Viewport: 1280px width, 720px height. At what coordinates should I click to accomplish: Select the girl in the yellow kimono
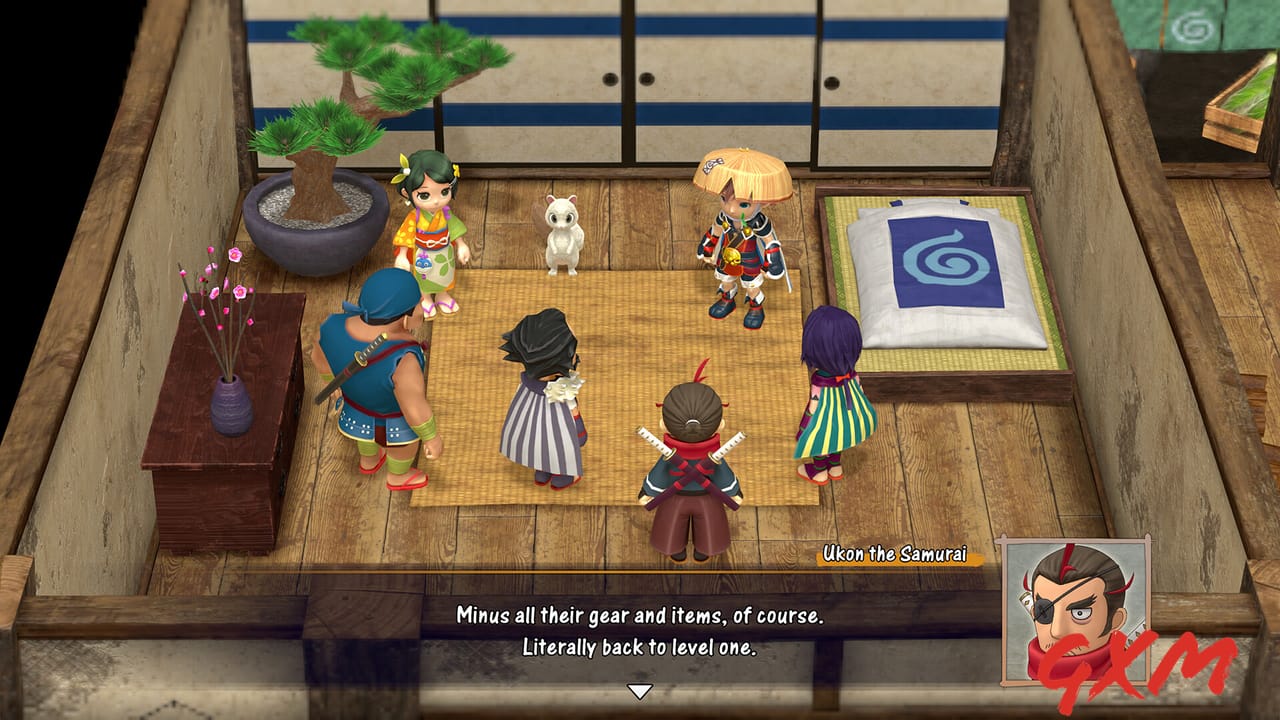[432, 230]
